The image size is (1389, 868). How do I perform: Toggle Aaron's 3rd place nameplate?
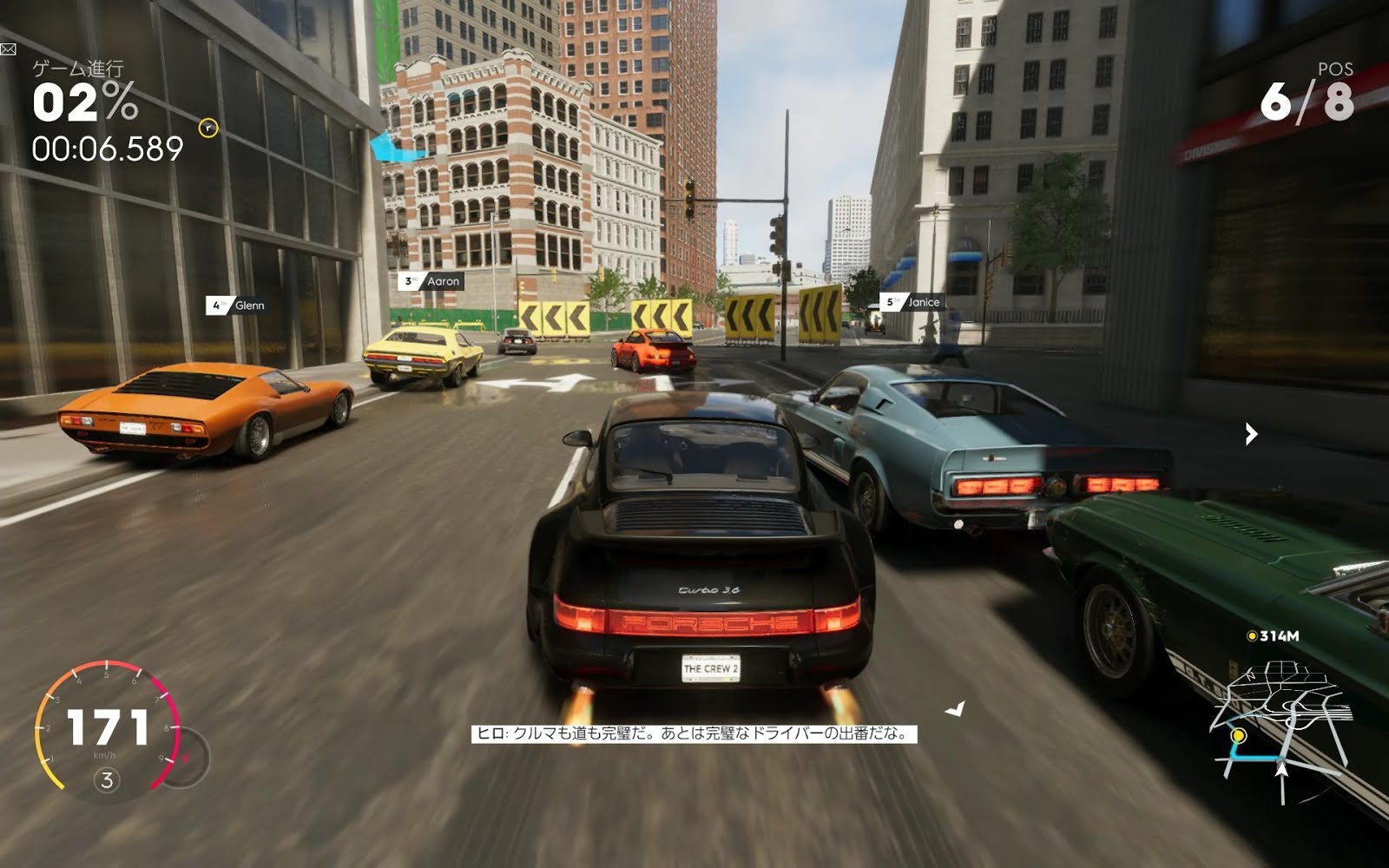[431, 281]
